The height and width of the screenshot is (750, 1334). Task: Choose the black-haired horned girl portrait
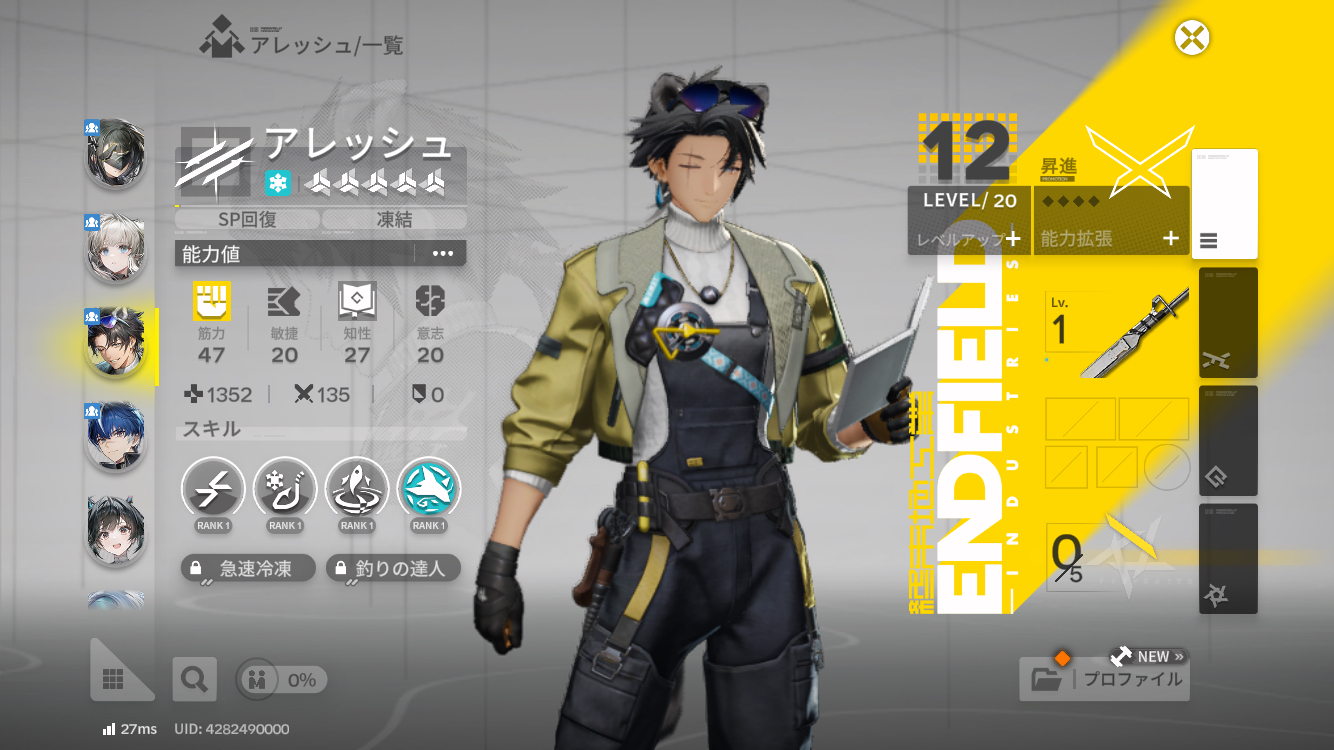116,531
